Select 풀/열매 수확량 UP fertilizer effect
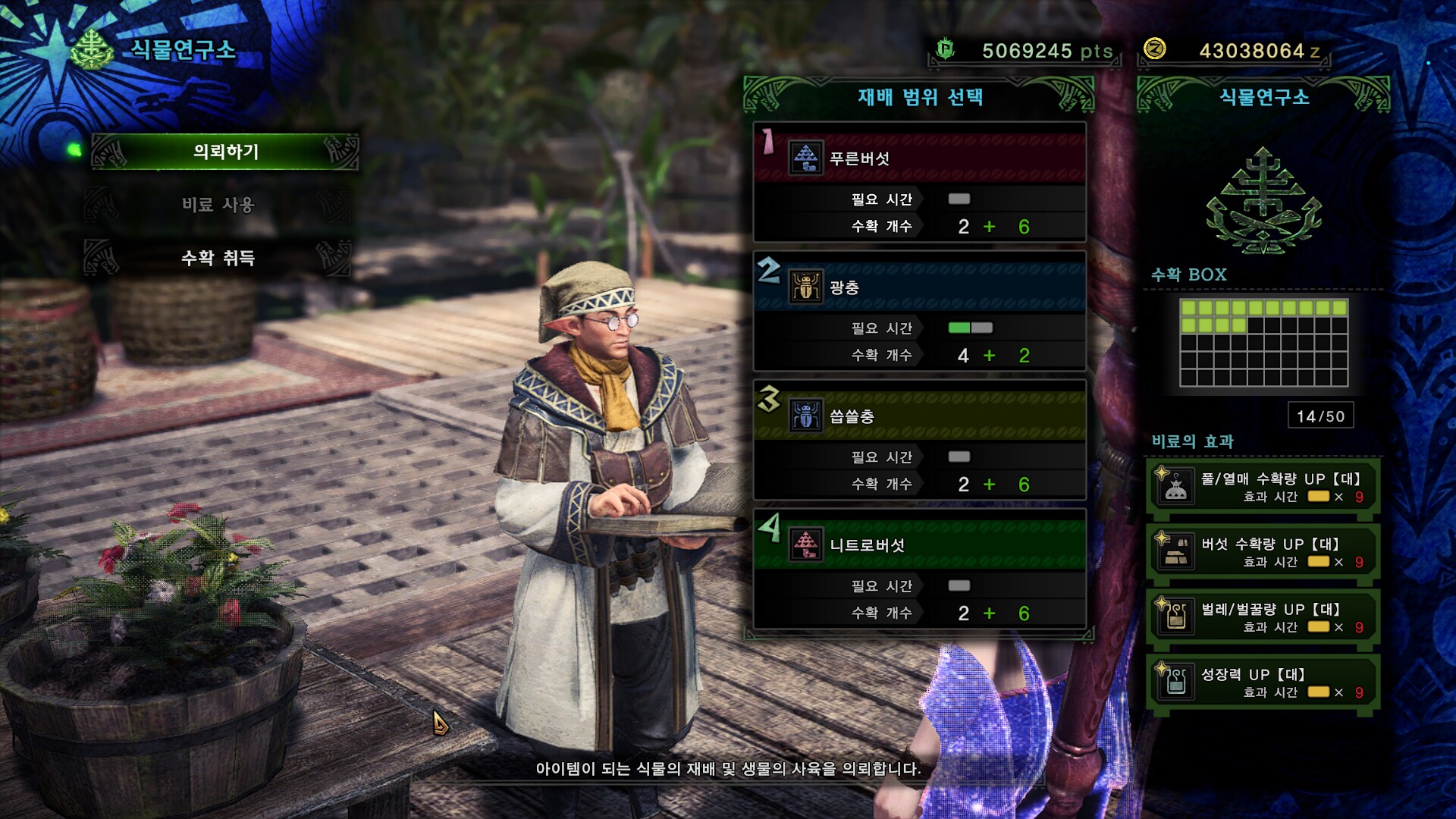The image size is (1456, 819). tap(1263, 488)
